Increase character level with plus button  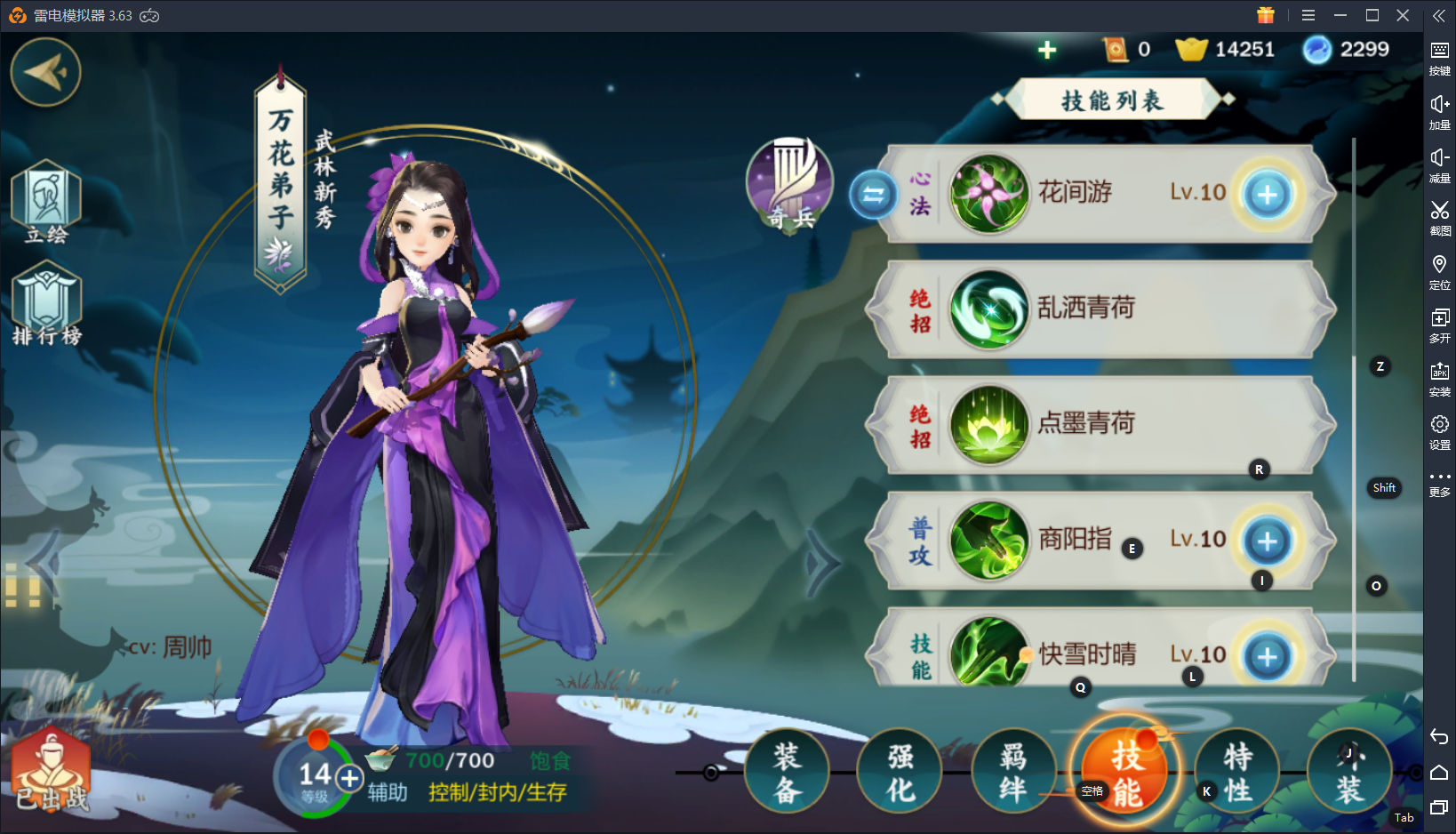click(x=350, y=779)
